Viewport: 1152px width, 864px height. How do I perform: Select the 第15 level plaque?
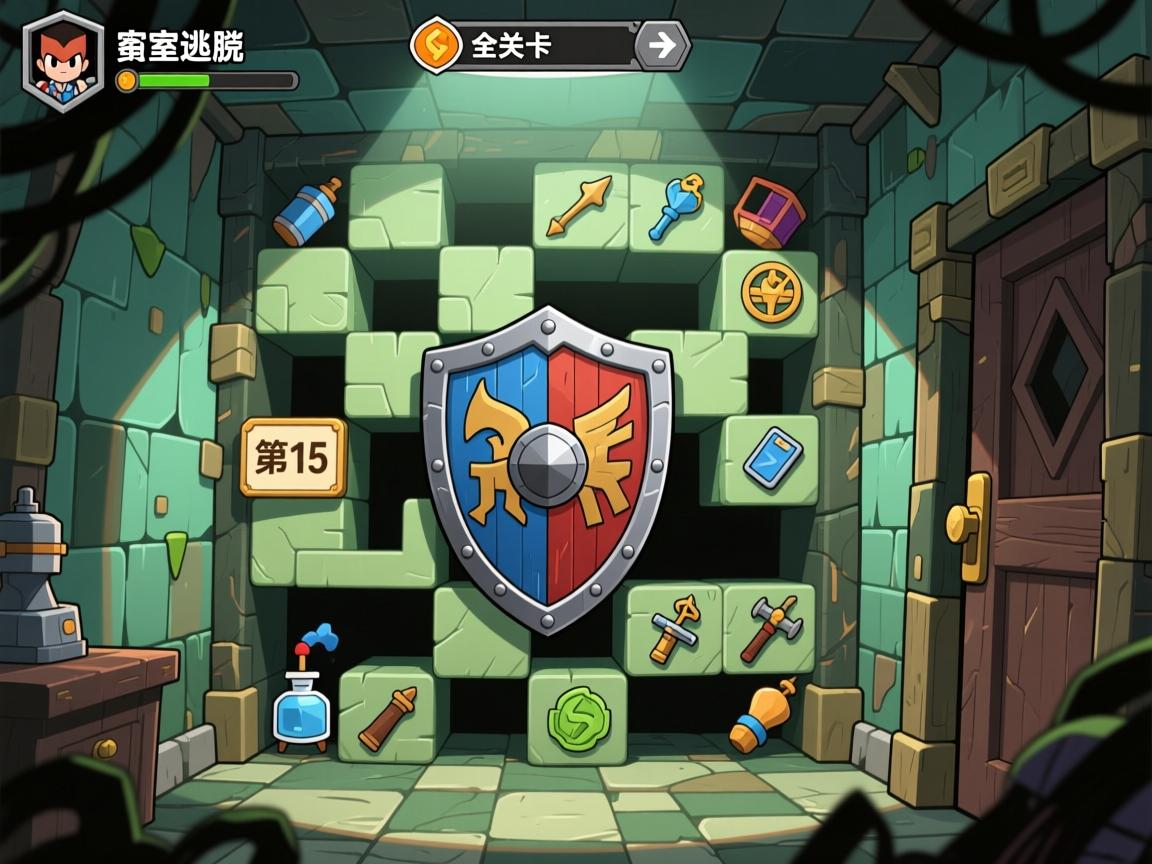pyautogui.click(x=293, y=457)
